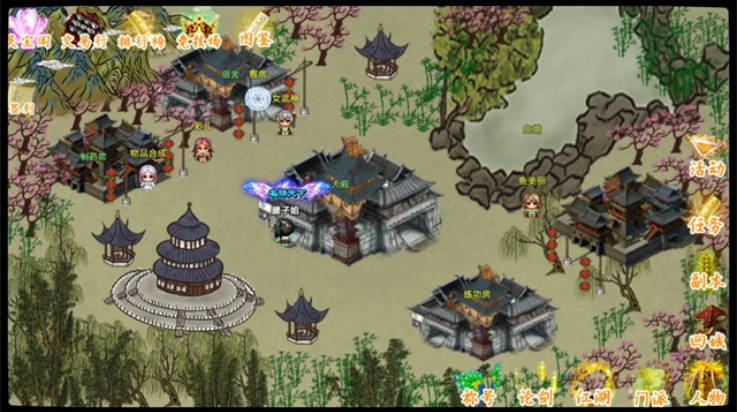Viewport: 737px width, 412px height.
Task: Open the 人物 character sheet
Action: click(706, 386)
